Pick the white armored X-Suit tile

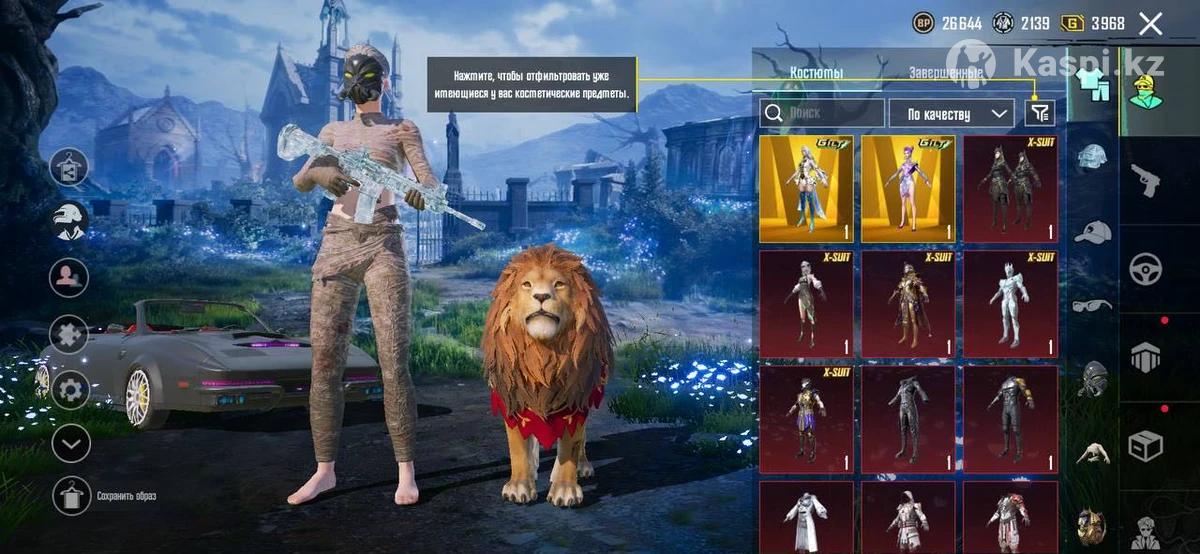[x=1010, y=304]
